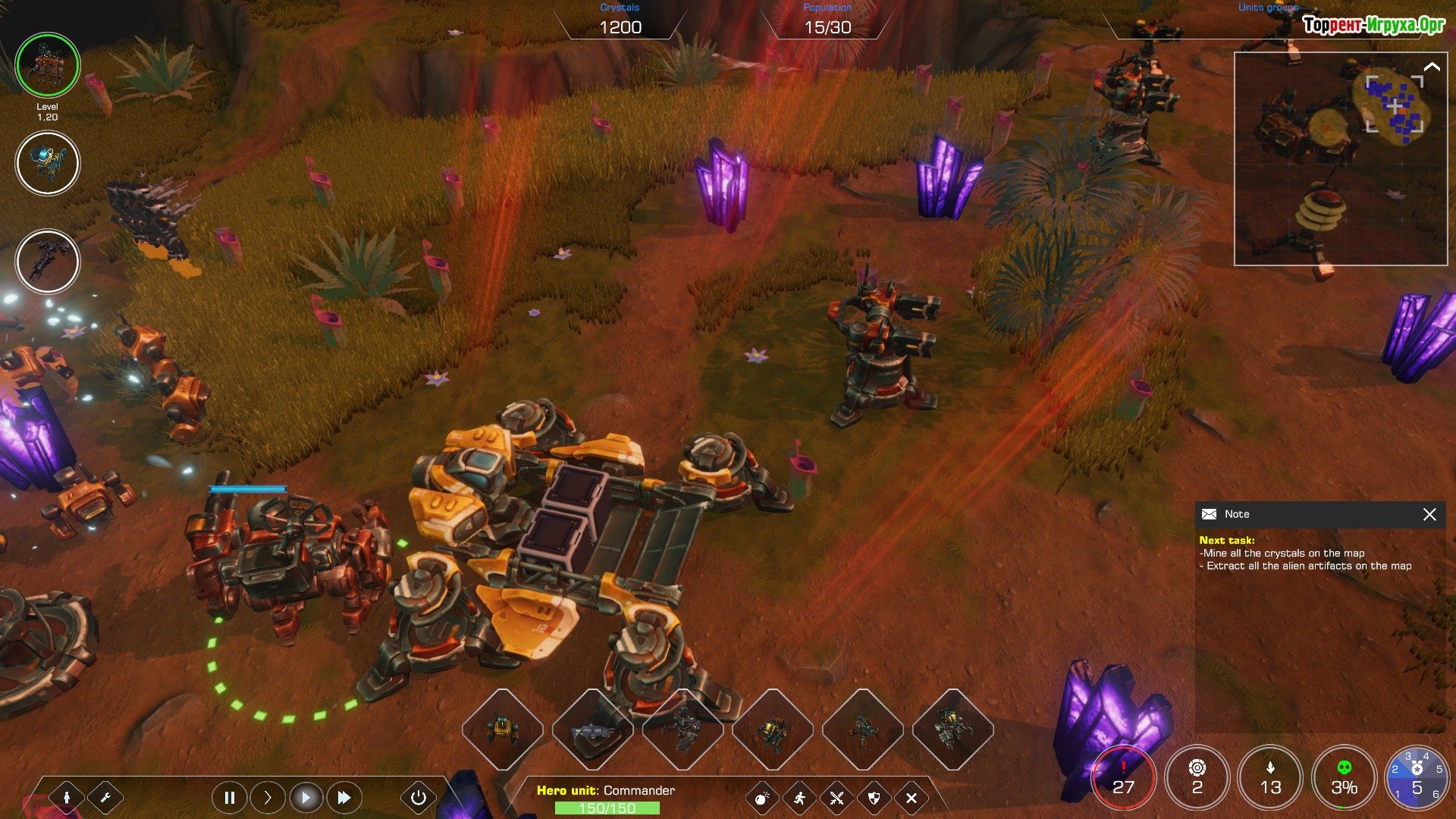
Task: Click the power button
Action: pyautogui.click(x=418, y=797)
